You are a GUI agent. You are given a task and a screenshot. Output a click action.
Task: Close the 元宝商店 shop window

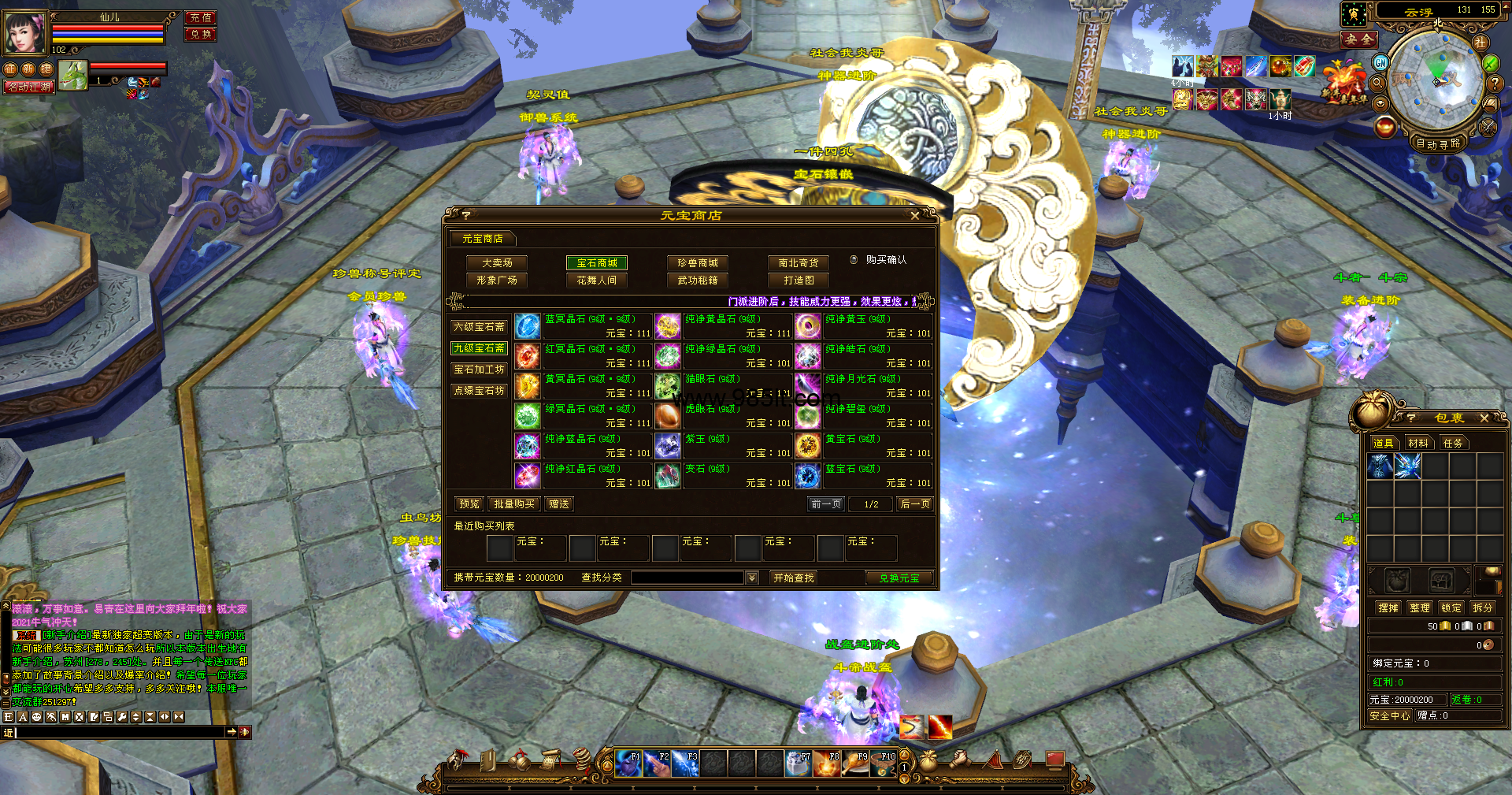[x=914, y=215]
